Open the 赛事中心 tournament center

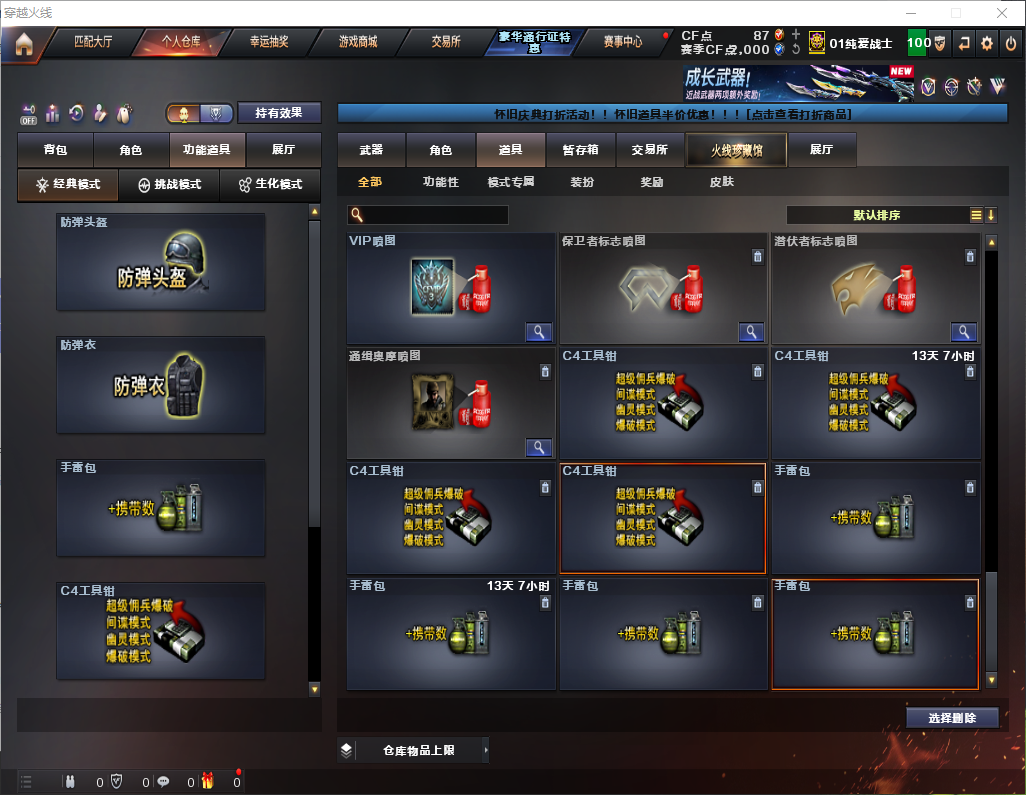(622, 42)
